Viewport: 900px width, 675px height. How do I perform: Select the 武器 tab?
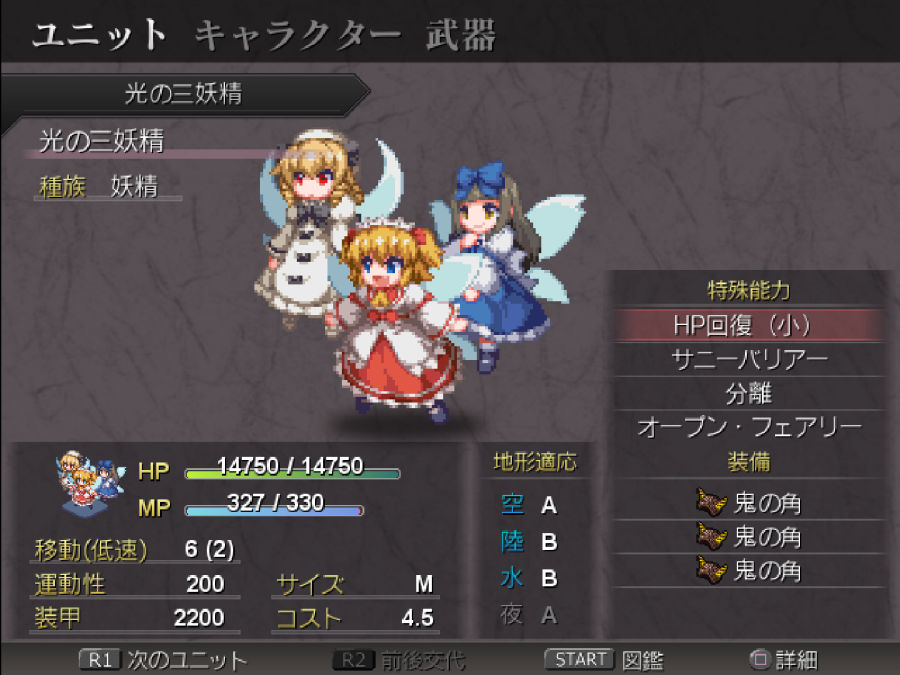pos(461,35)
